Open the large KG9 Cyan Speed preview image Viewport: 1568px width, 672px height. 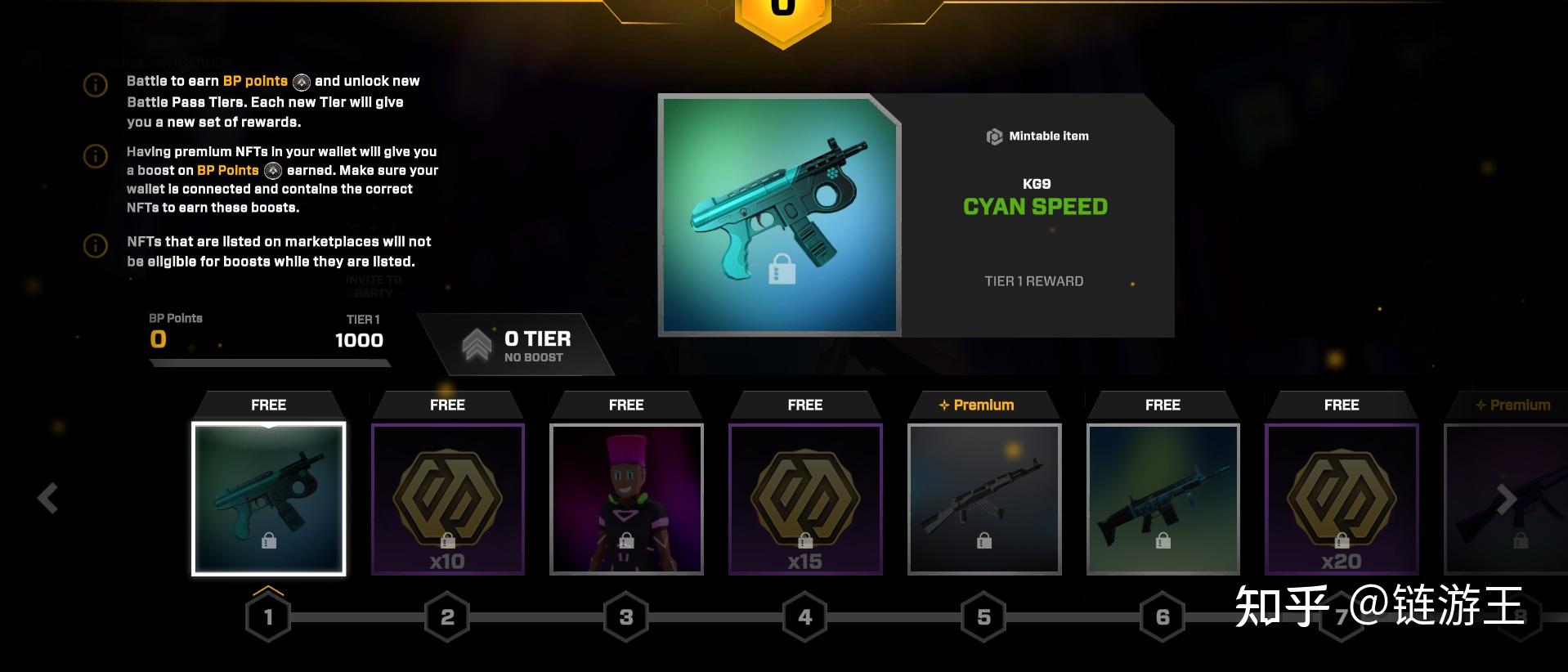779,215
